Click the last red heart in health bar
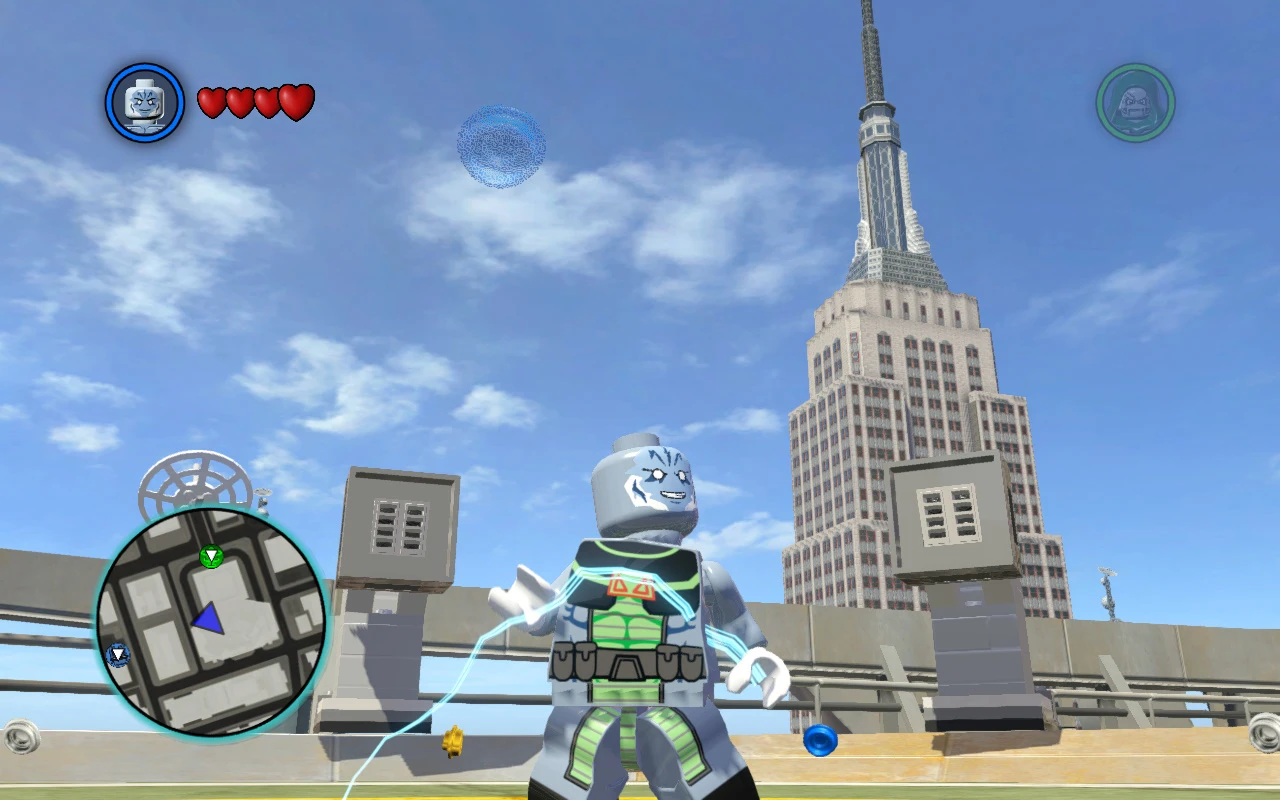1280x800 pixels. [295, 100]
